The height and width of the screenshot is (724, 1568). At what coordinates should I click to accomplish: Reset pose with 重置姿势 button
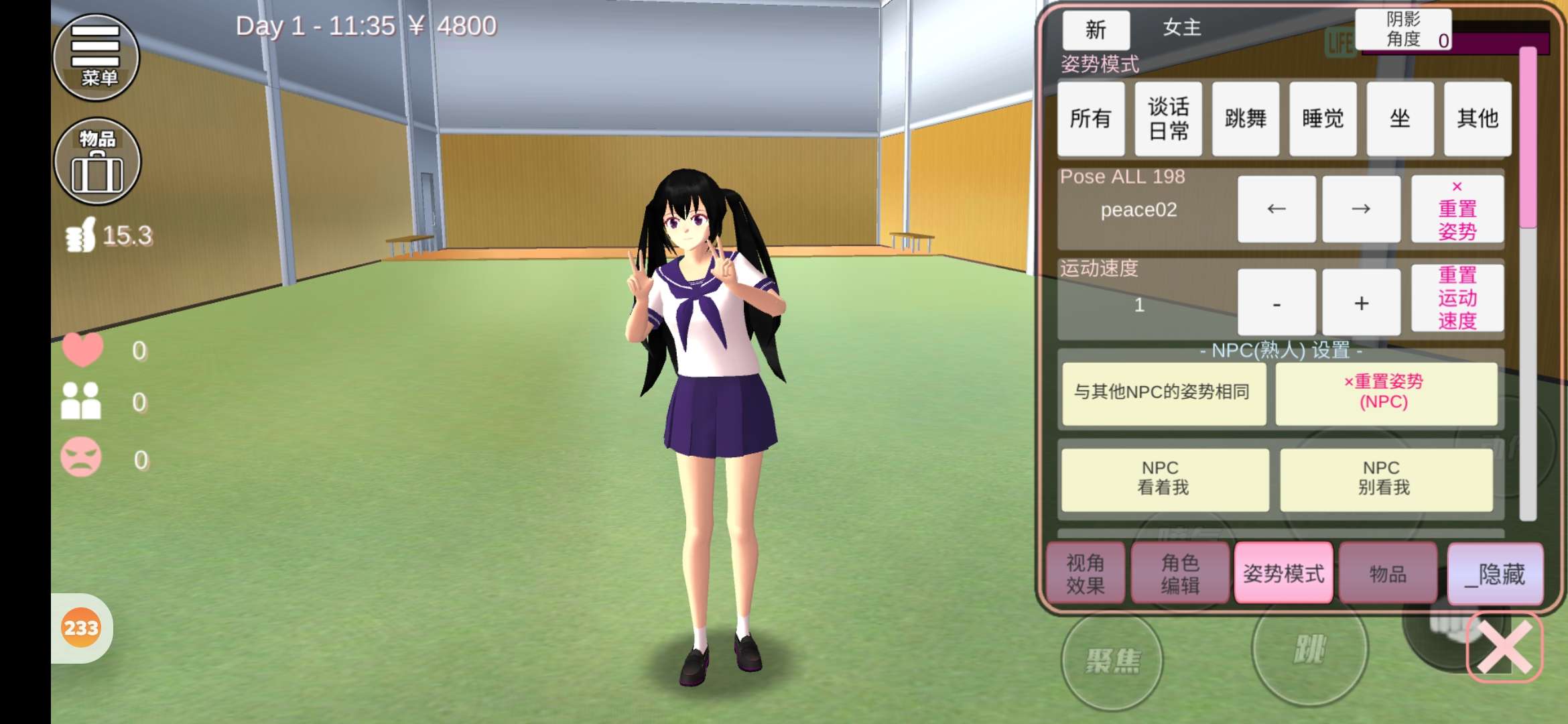(x=1457, y=209)
